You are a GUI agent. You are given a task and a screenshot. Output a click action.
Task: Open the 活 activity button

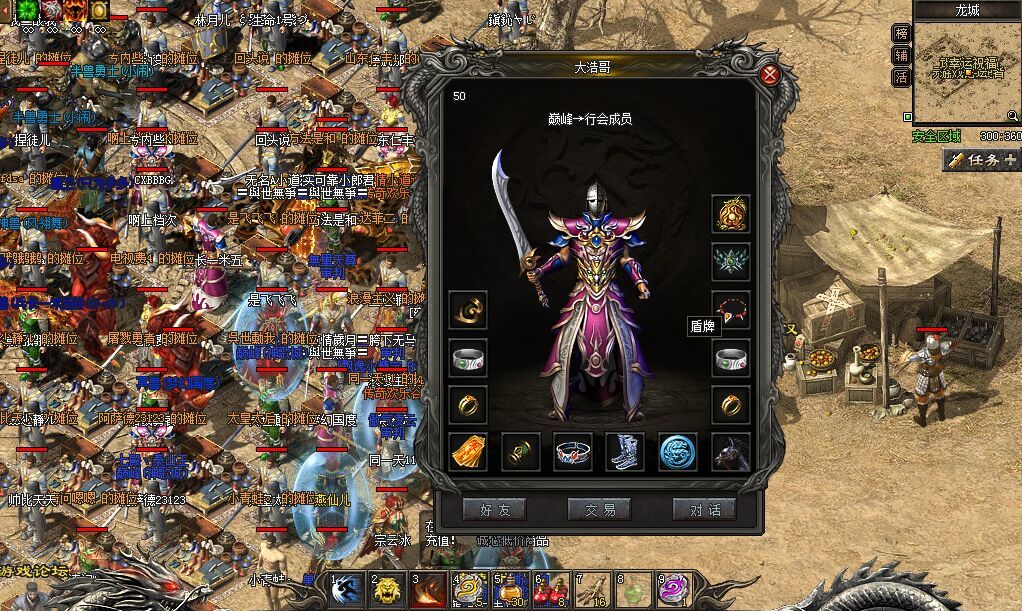(x=901, y=77)
